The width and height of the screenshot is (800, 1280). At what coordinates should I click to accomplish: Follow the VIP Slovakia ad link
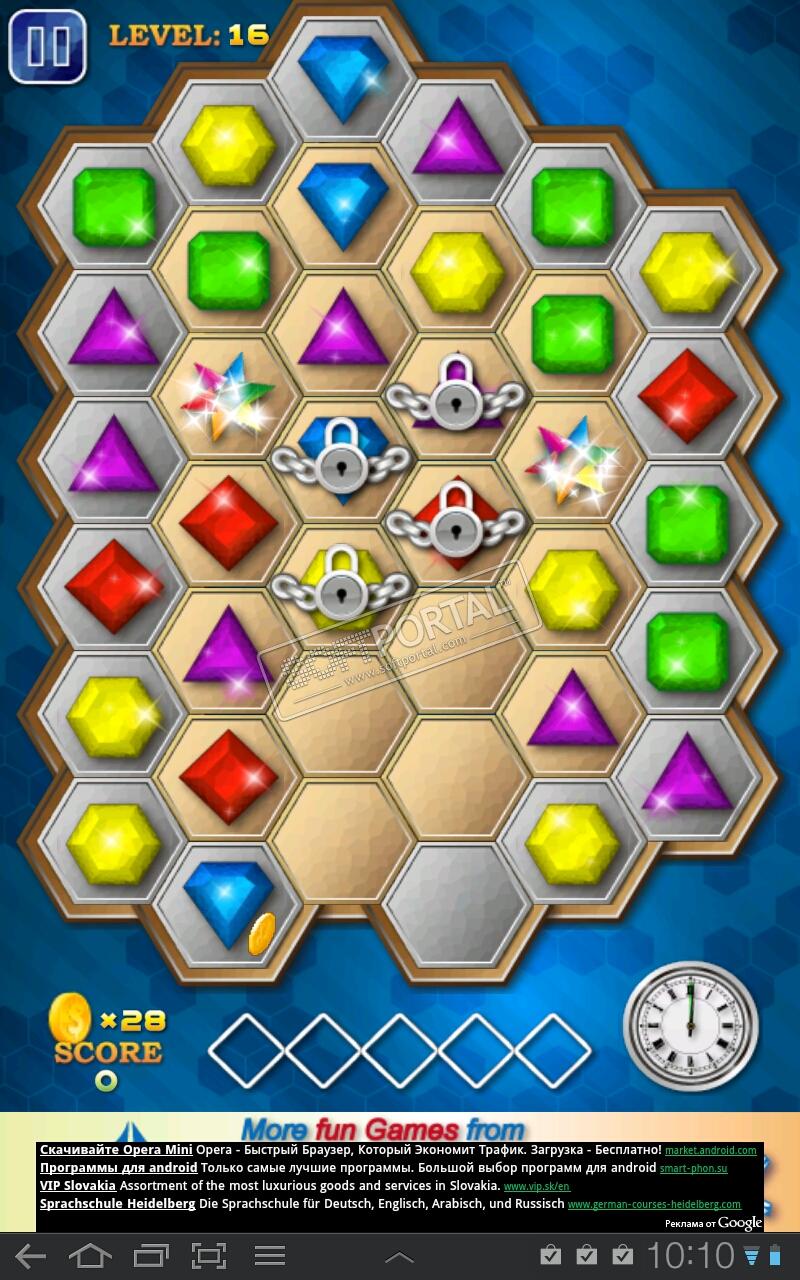[79, 1185]
